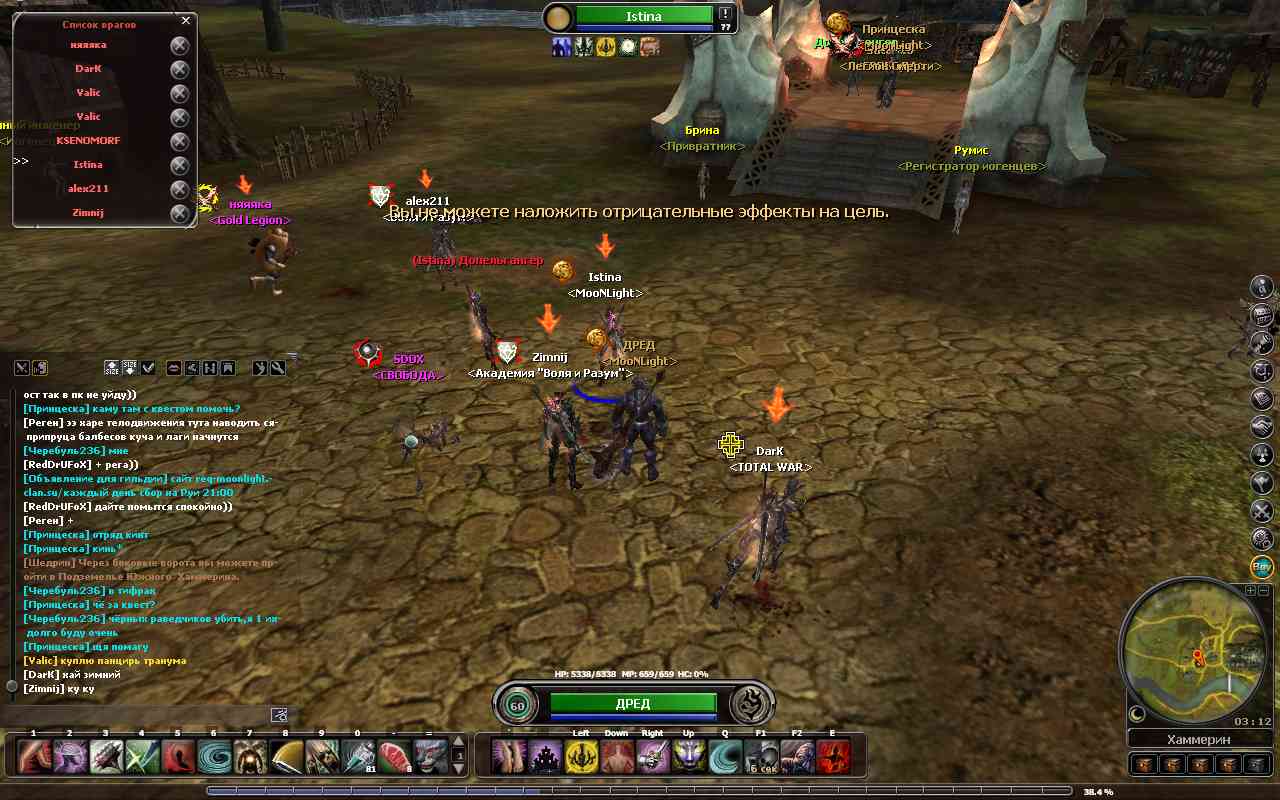Open the Buy shop button
The image size is (1280, 800).
[1262, 567]
